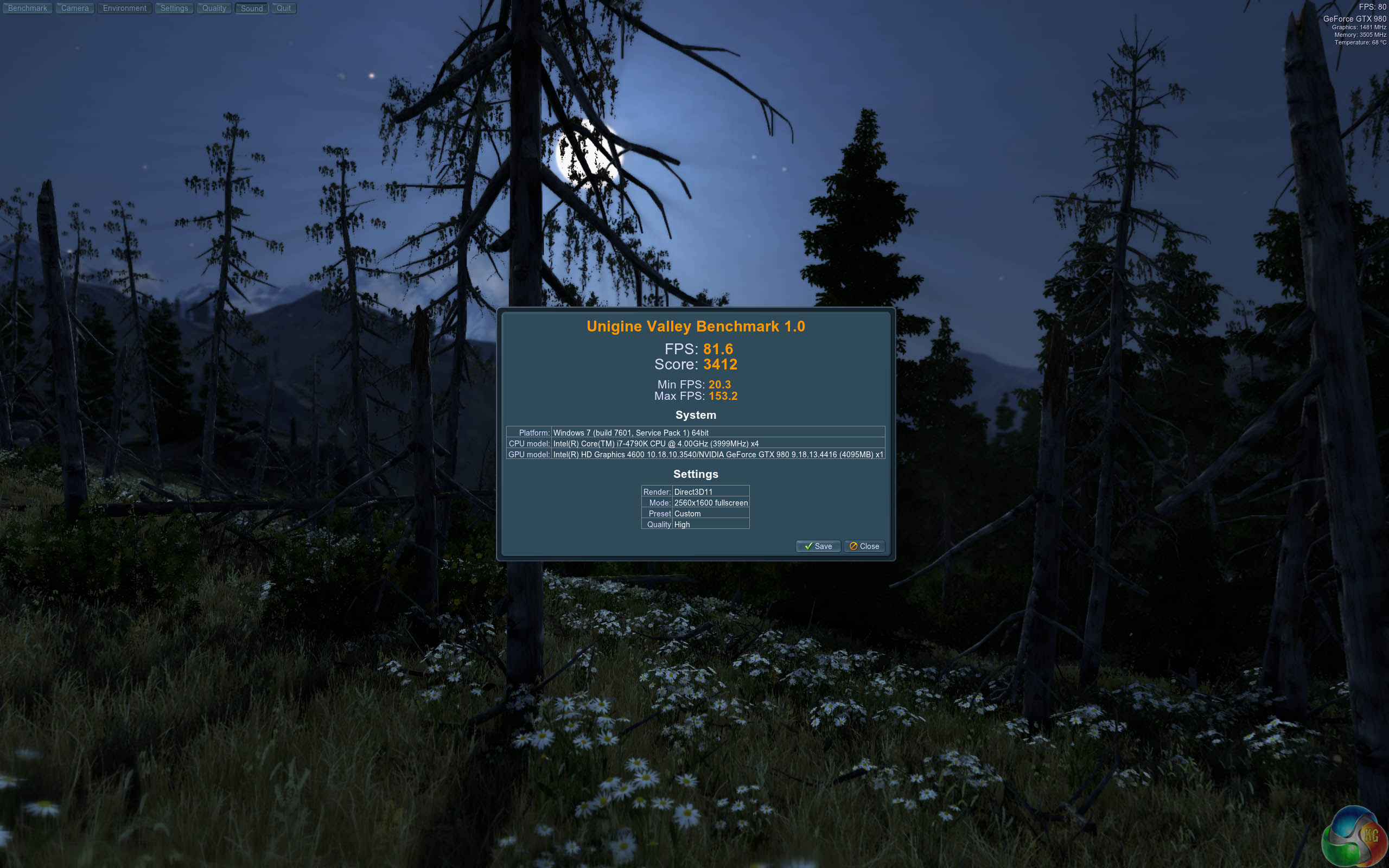This screenshot has width=1389, height=868.
Task: Open the Benchmark menu button
Action: pos(28,8)
